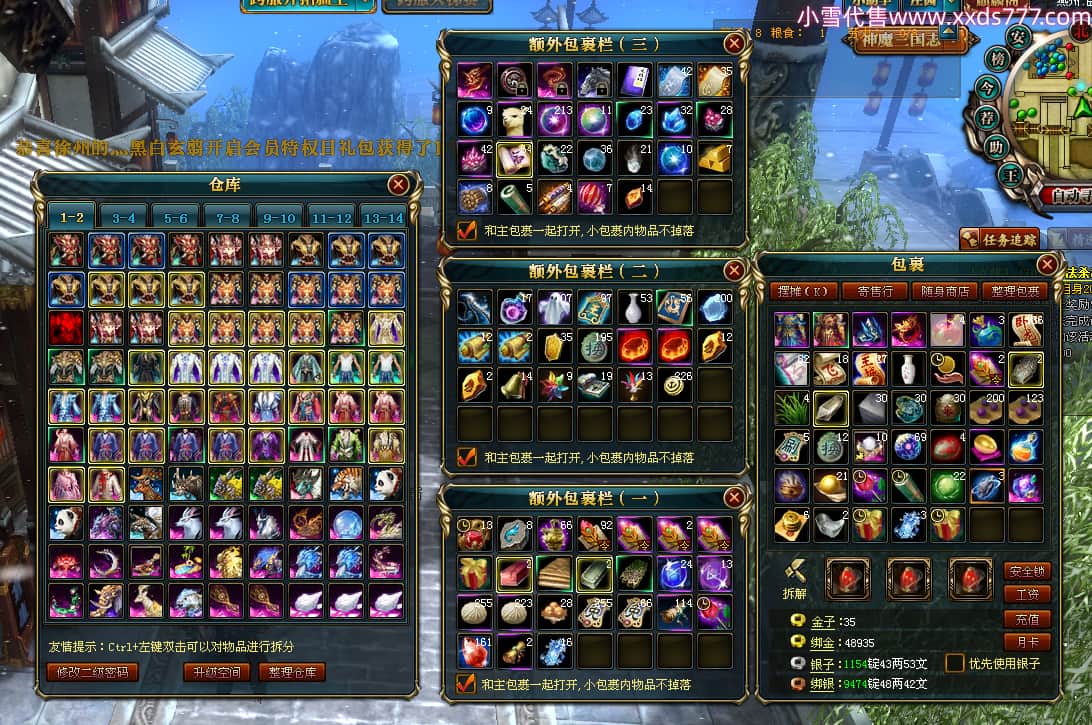The width and height of the screenshot is (1092, 725).
Task: Close the 仓库 warehouse window
Action: [x=398, y=184]
